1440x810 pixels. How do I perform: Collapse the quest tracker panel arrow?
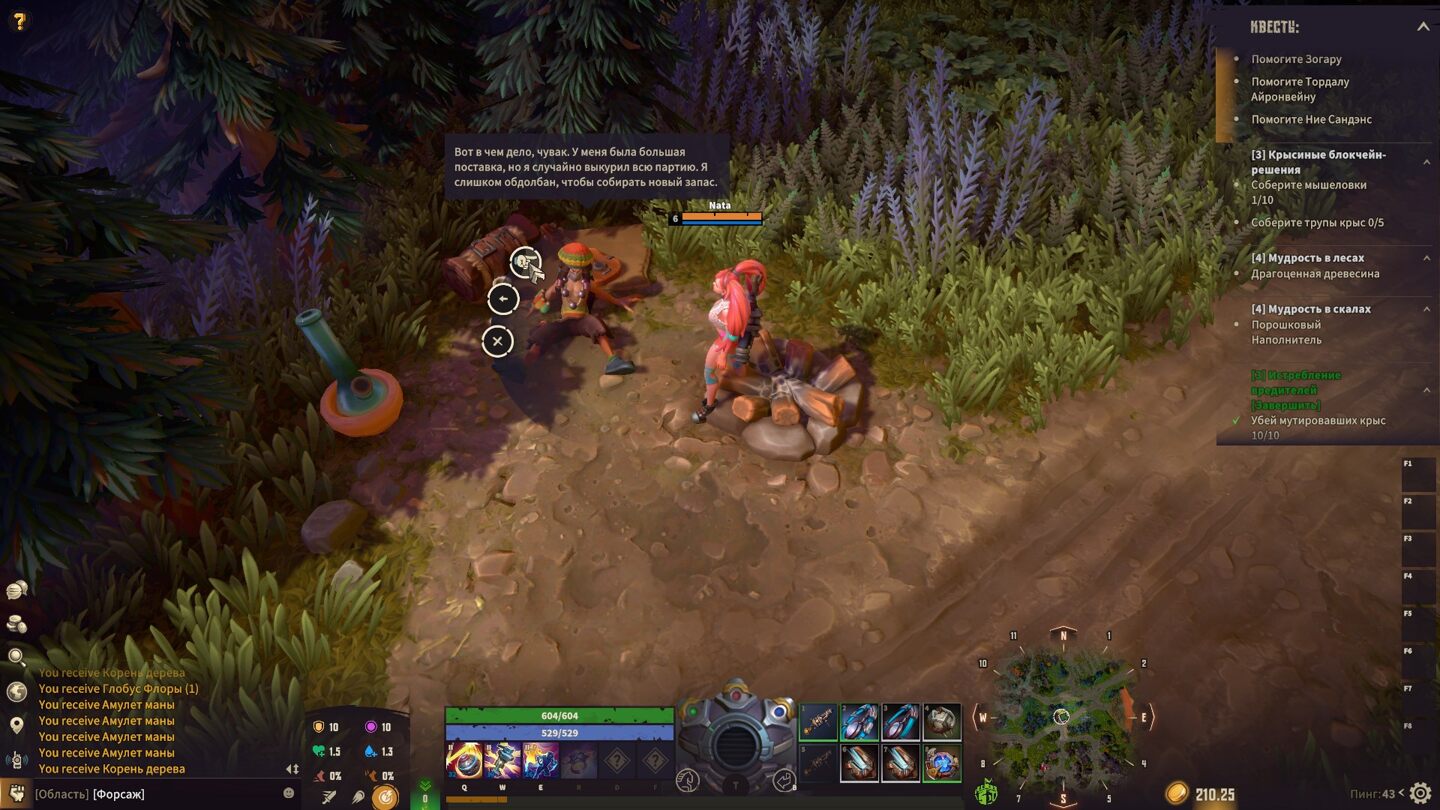pos(1423,27)
